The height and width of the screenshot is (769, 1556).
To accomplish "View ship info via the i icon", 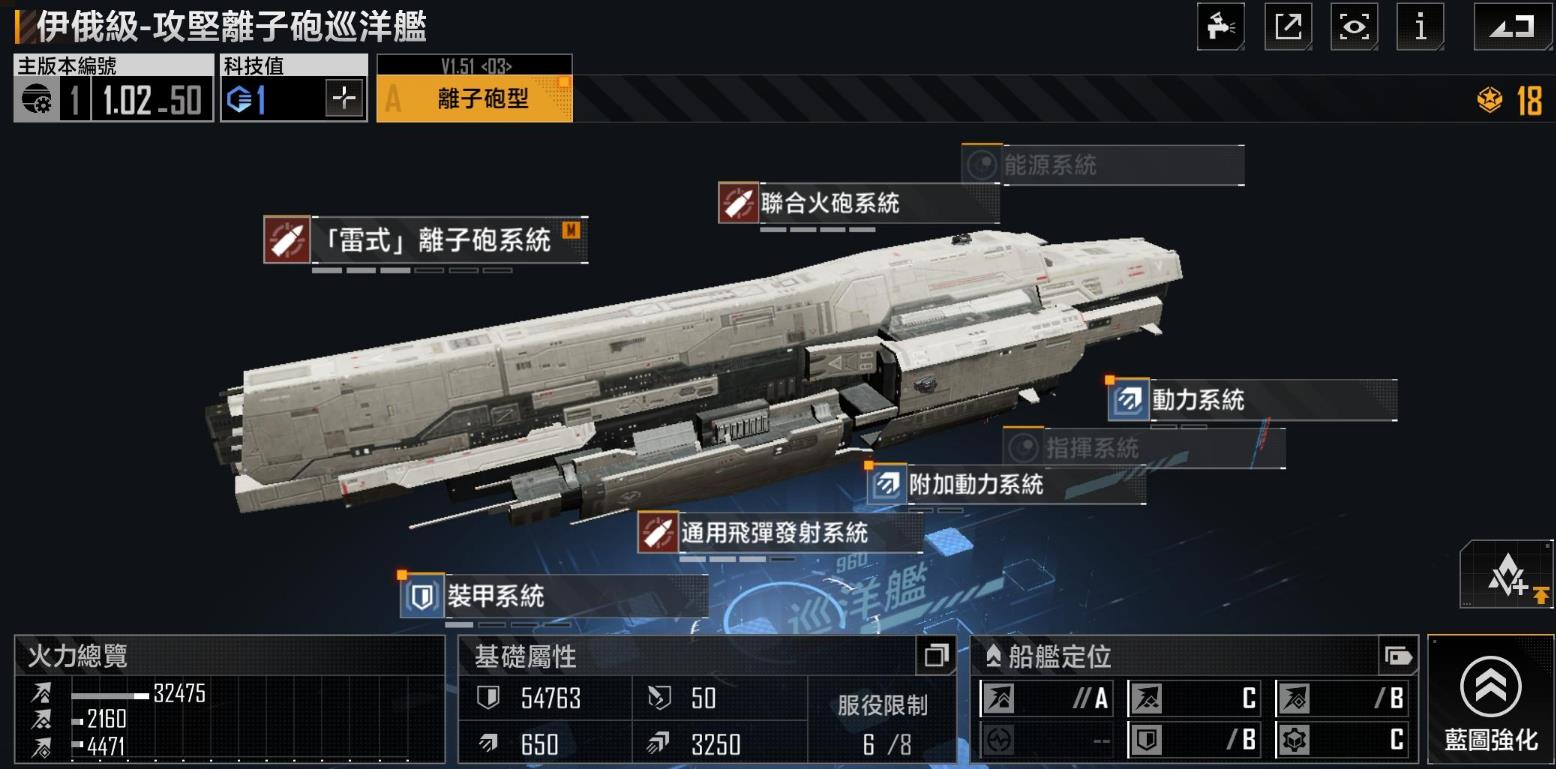I will (x=1420, y=26).
